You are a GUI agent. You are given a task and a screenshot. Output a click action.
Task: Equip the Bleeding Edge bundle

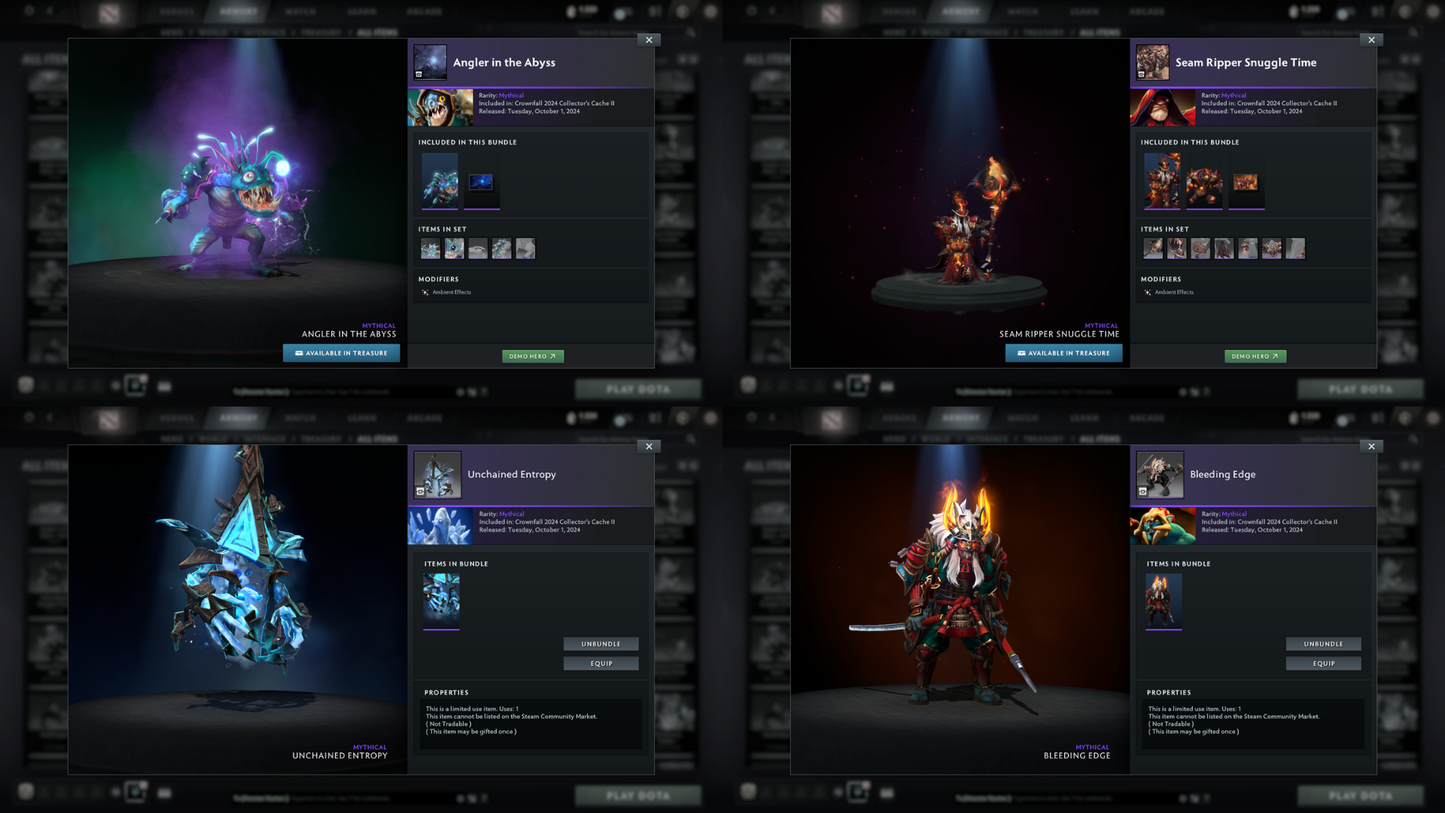1323,663
